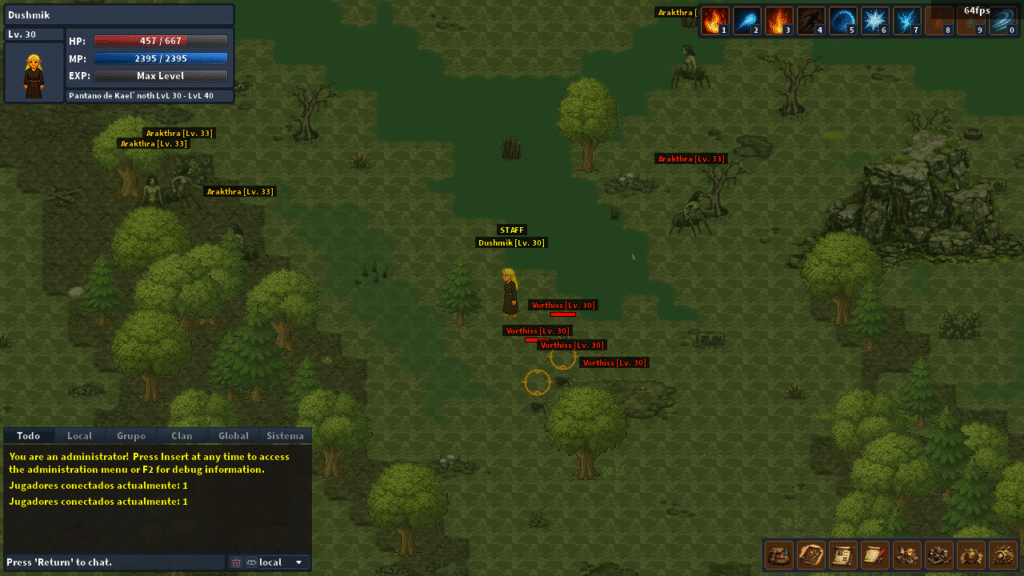
Task: Open the local chat channel dropdown
Action: 277,562
